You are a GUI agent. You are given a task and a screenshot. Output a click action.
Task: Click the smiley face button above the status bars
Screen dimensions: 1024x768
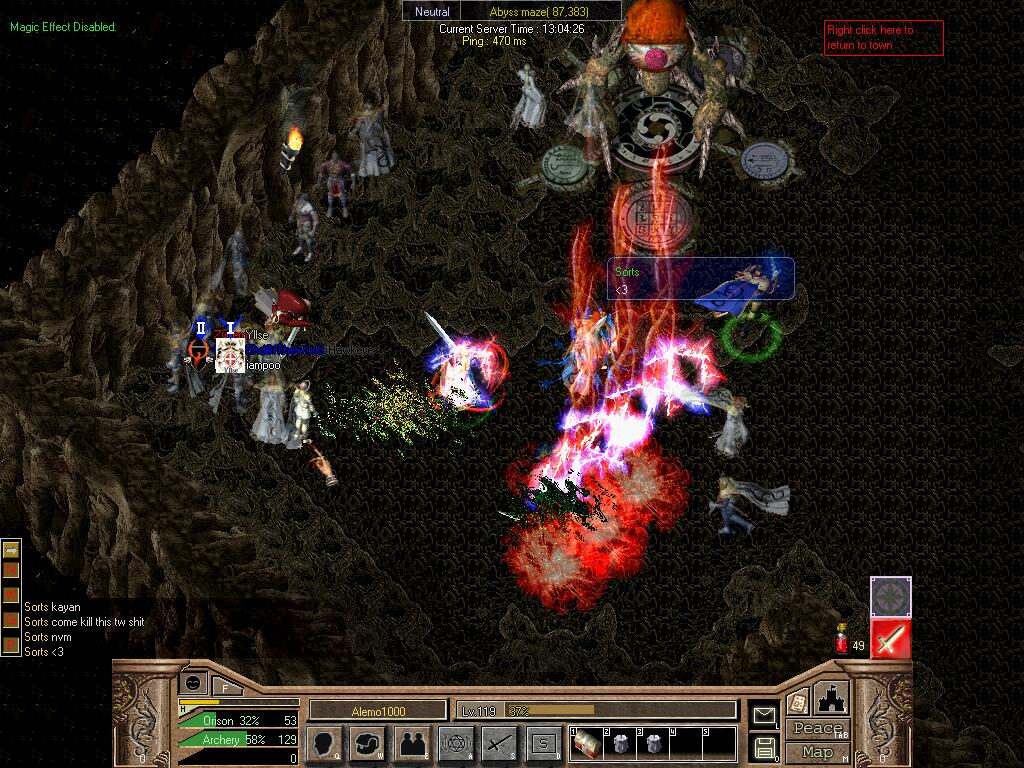193,683
